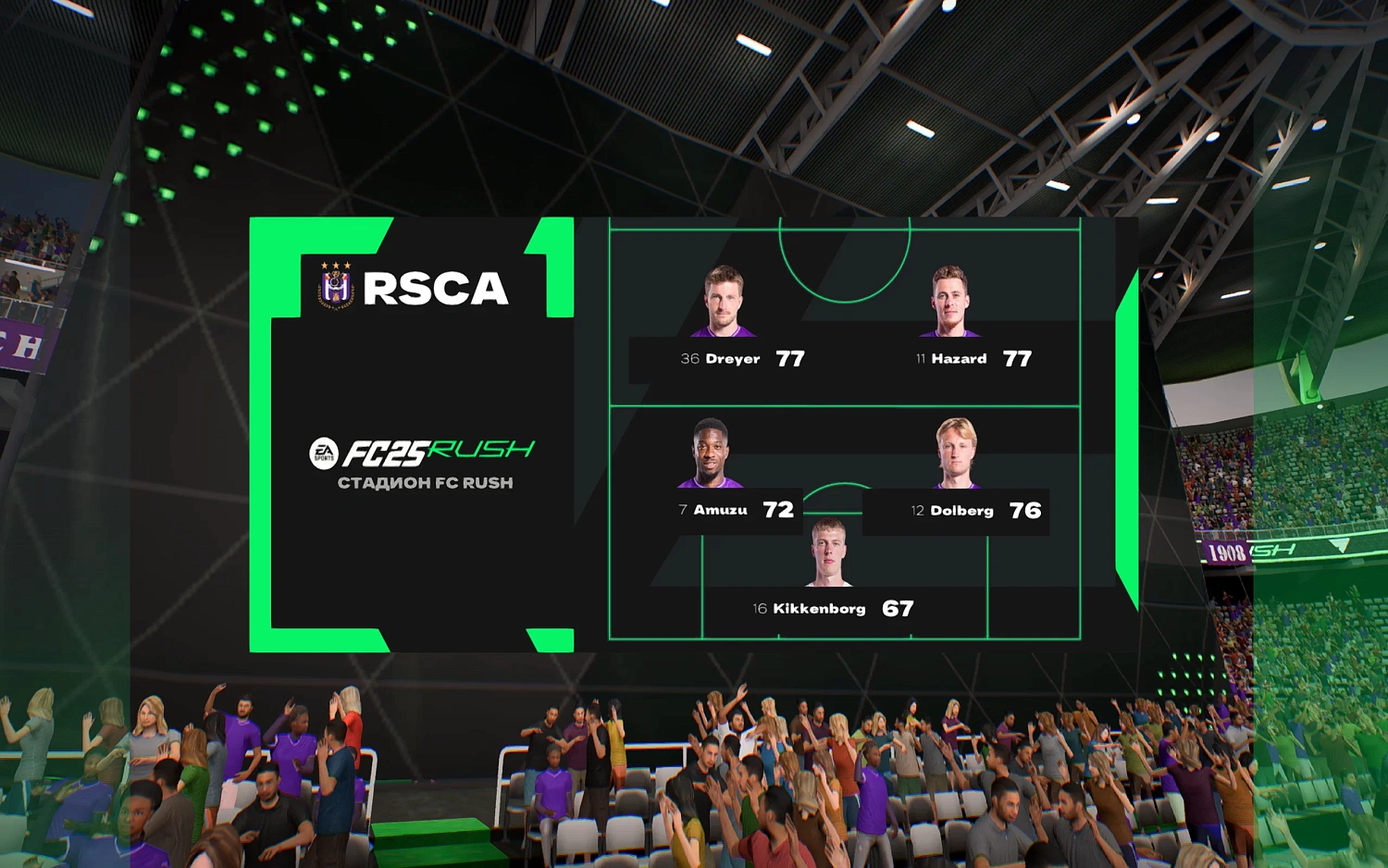Click Hazard's player portrait

tap(949, 301)
